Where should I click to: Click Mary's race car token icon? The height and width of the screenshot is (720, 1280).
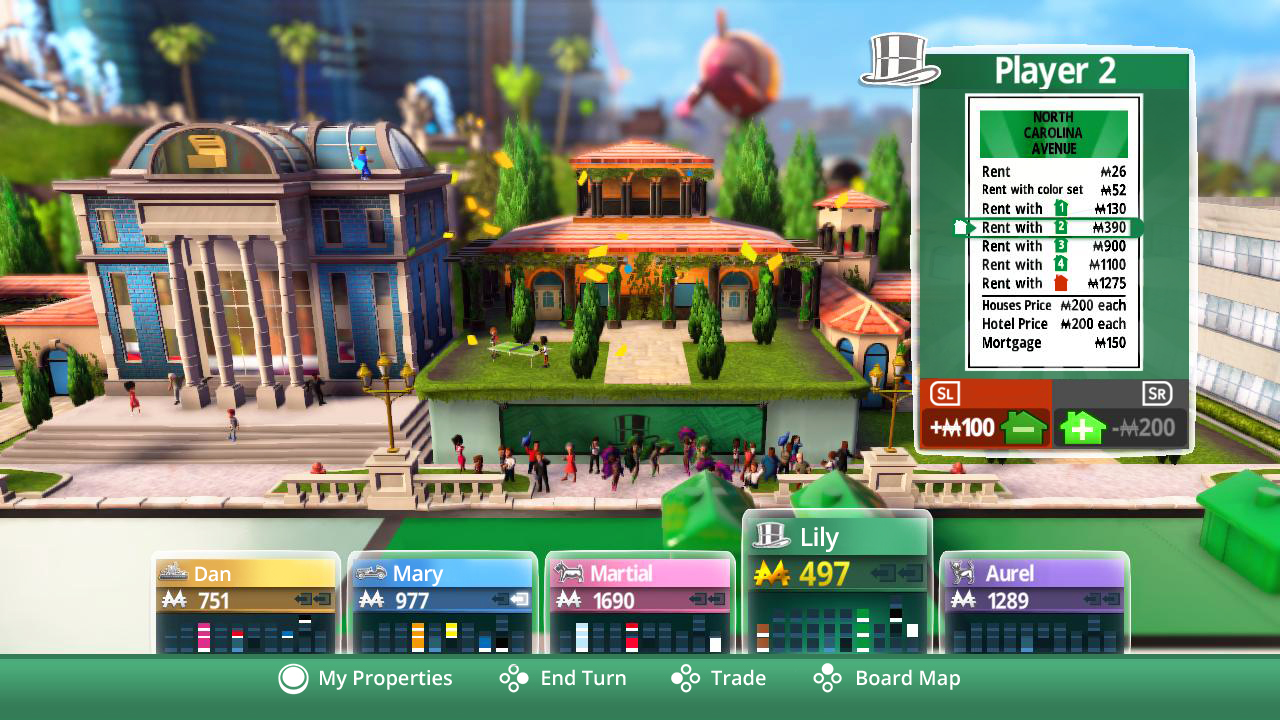tap(372, 573)
